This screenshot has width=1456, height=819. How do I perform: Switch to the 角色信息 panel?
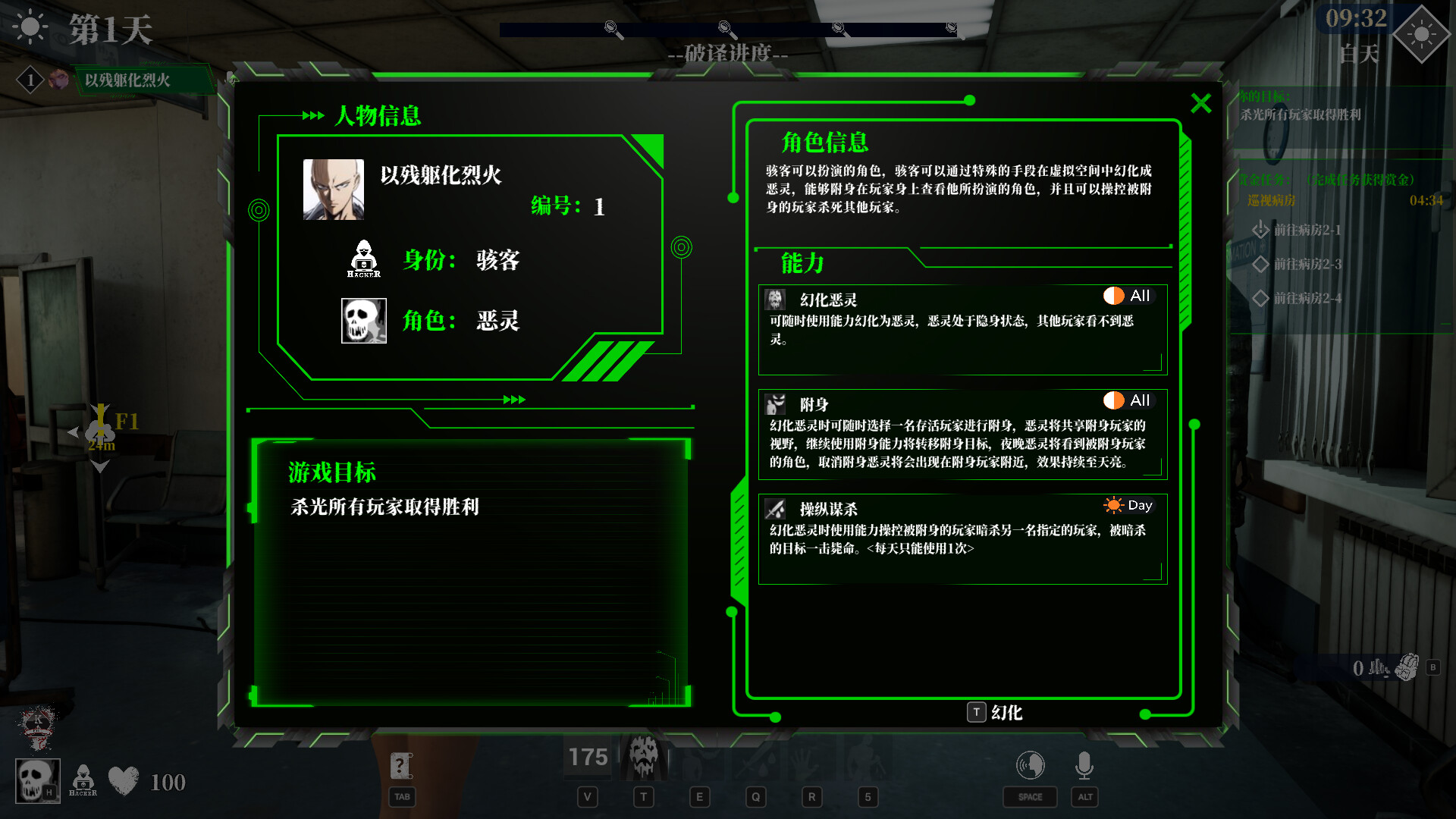click(x=826, y=143)
